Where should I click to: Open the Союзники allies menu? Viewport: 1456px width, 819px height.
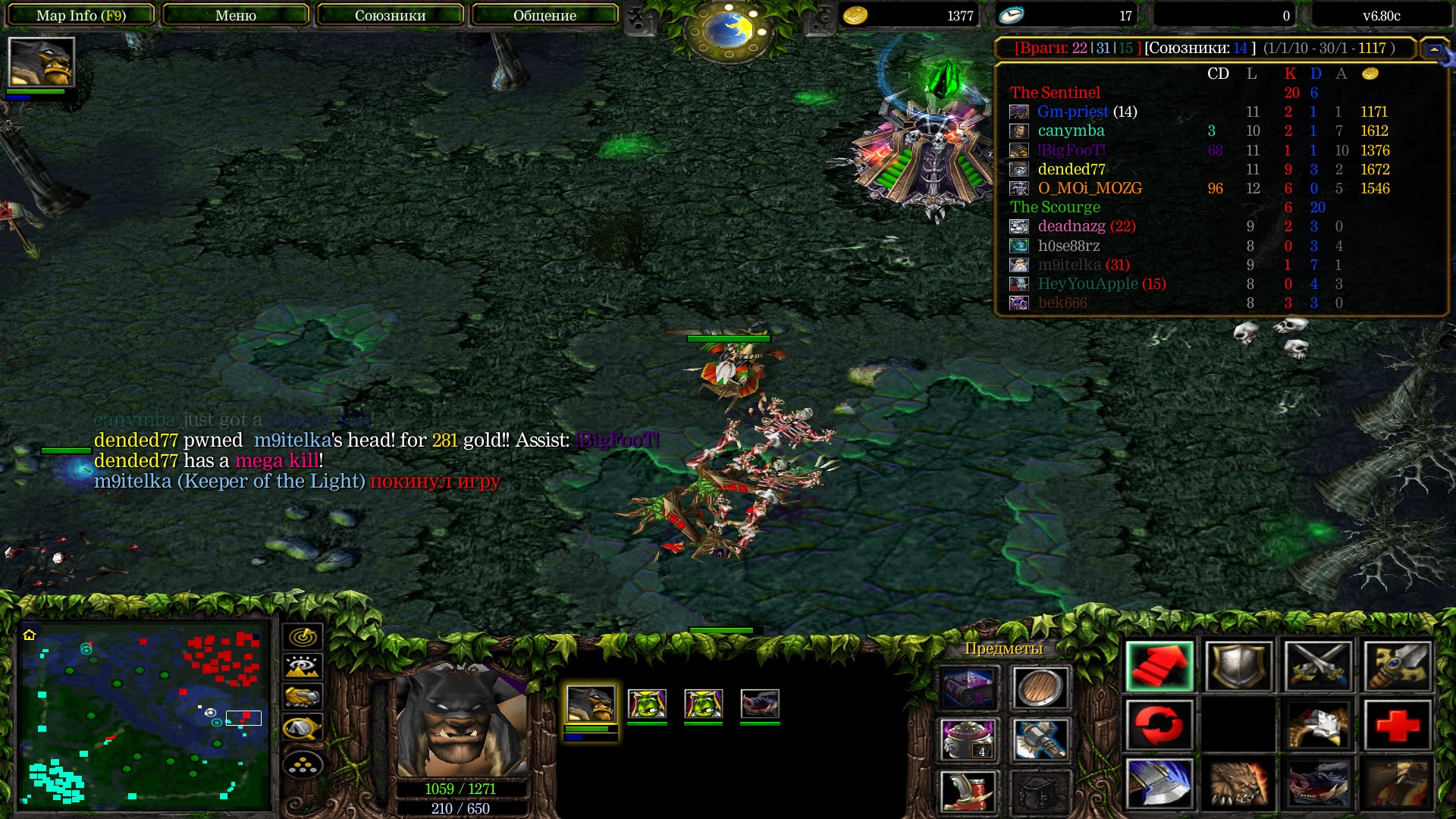click(x=390, y=15)
